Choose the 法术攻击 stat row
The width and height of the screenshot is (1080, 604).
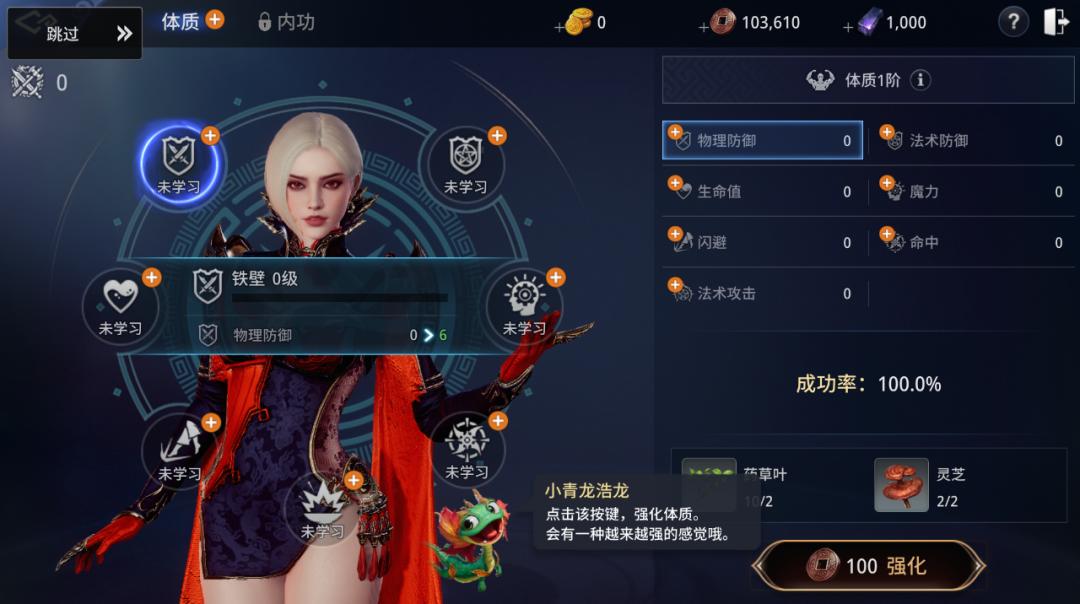point(762,293)
